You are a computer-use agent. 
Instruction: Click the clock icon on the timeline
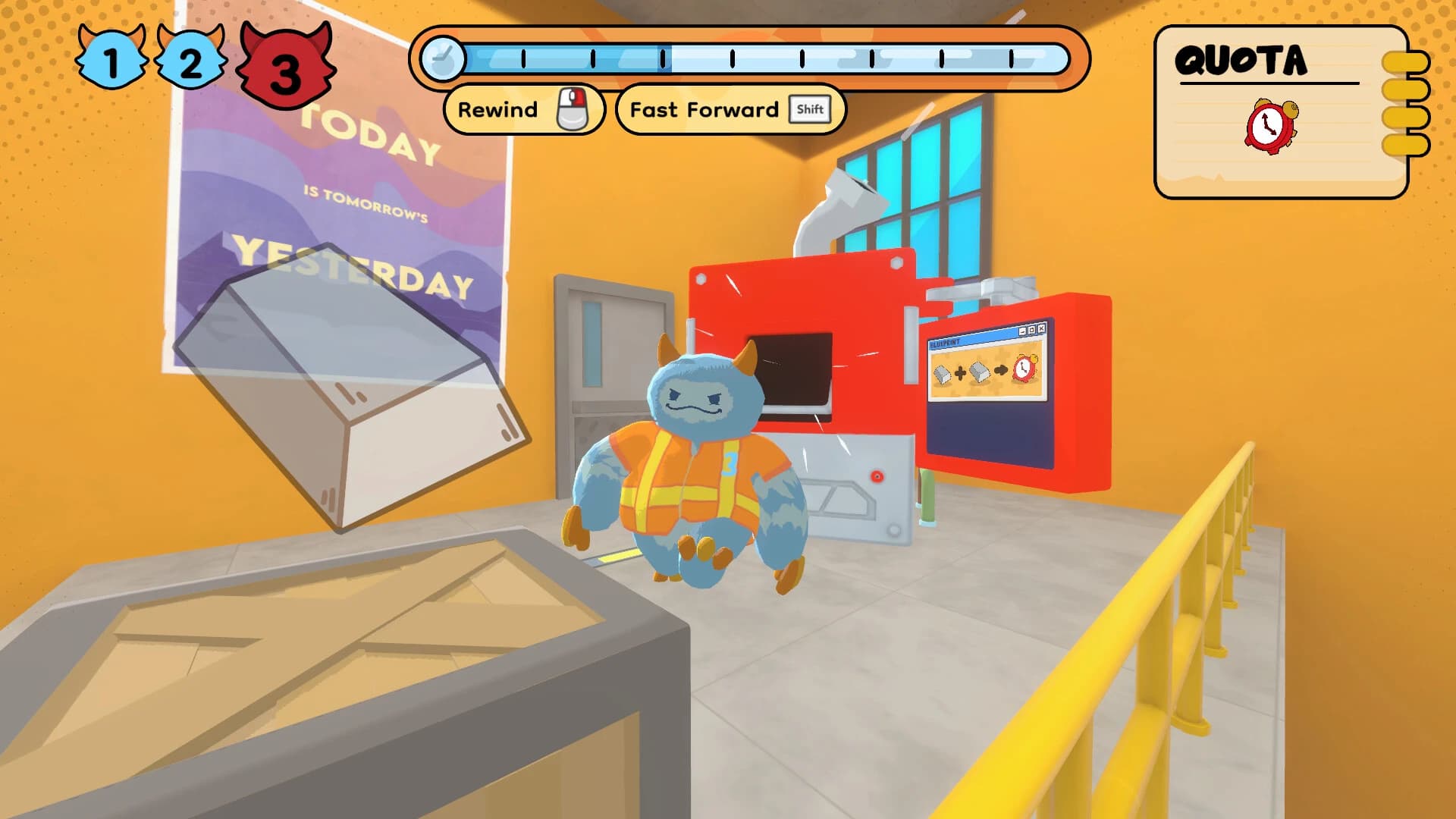[x=443, y=58]
